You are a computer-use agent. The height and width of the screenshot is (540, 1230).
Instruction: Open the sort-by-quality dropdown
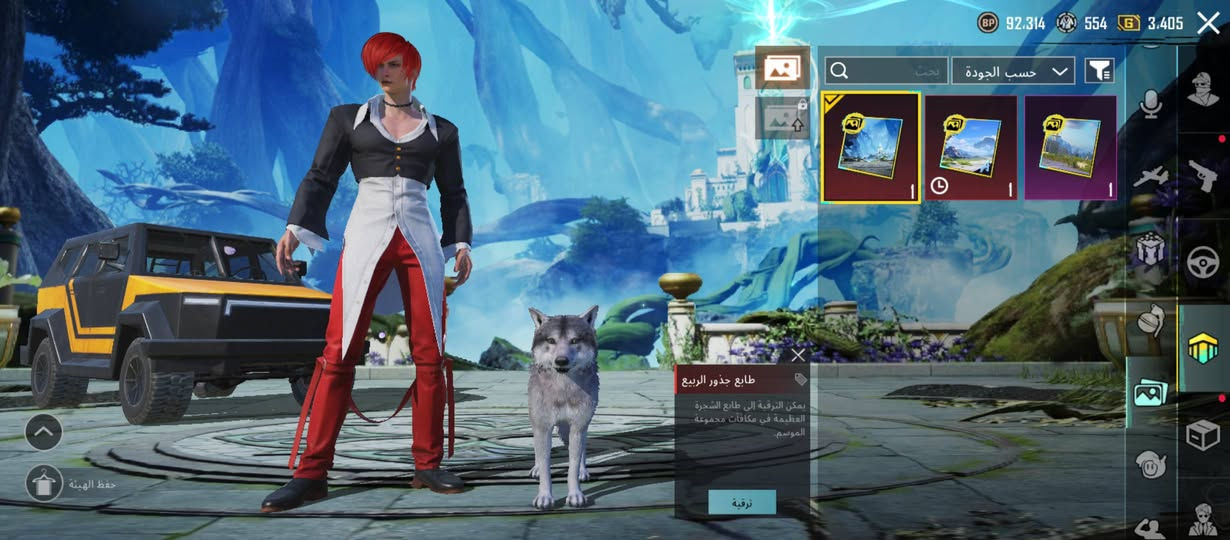point(1013,70)
